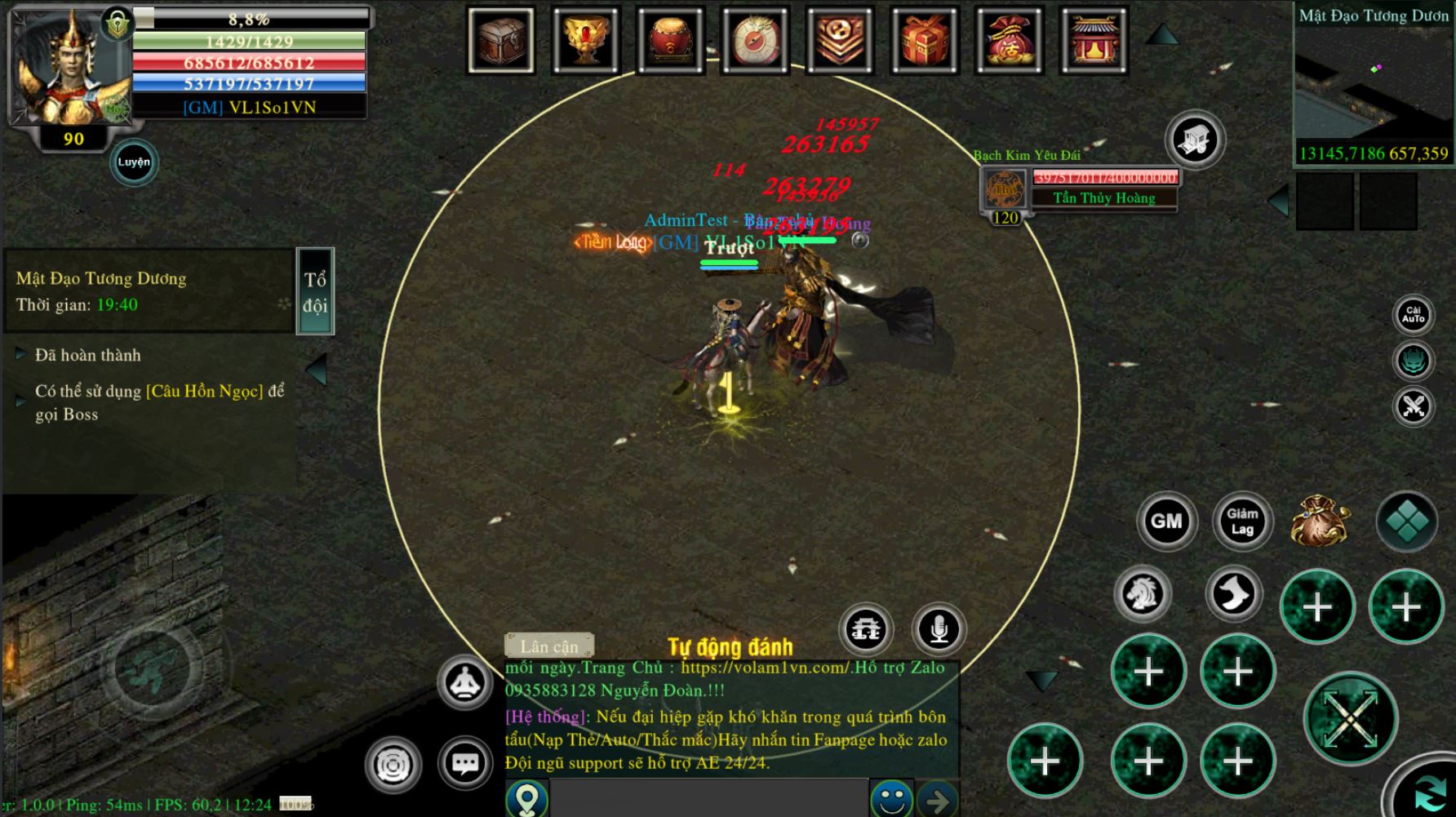The height and width of the screenshot is (817, 1456).
Task: Open the lucky money bag icon
Action: click(1010, 40)
